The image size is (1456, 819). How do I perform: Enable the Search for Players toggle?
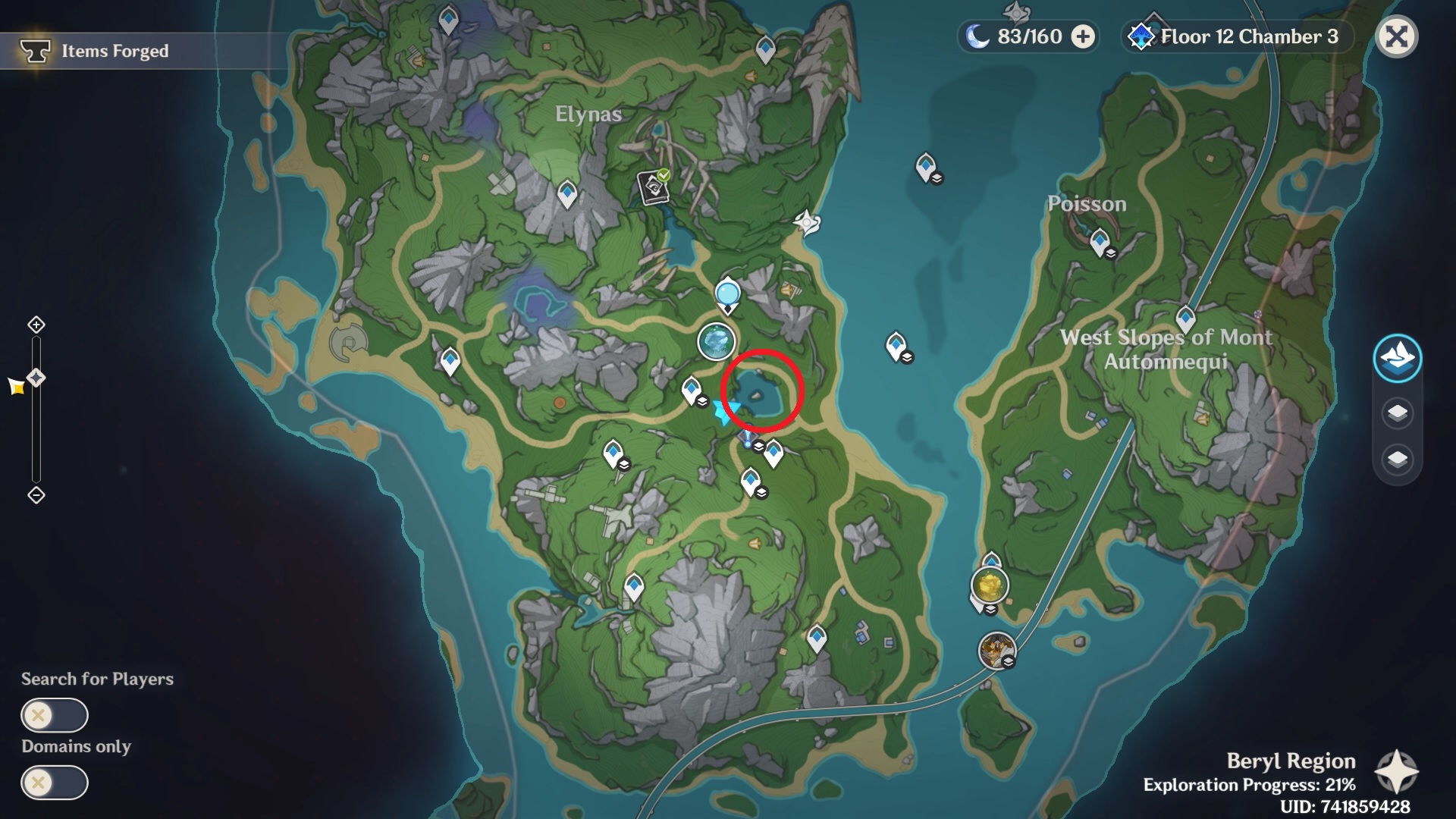53,714
